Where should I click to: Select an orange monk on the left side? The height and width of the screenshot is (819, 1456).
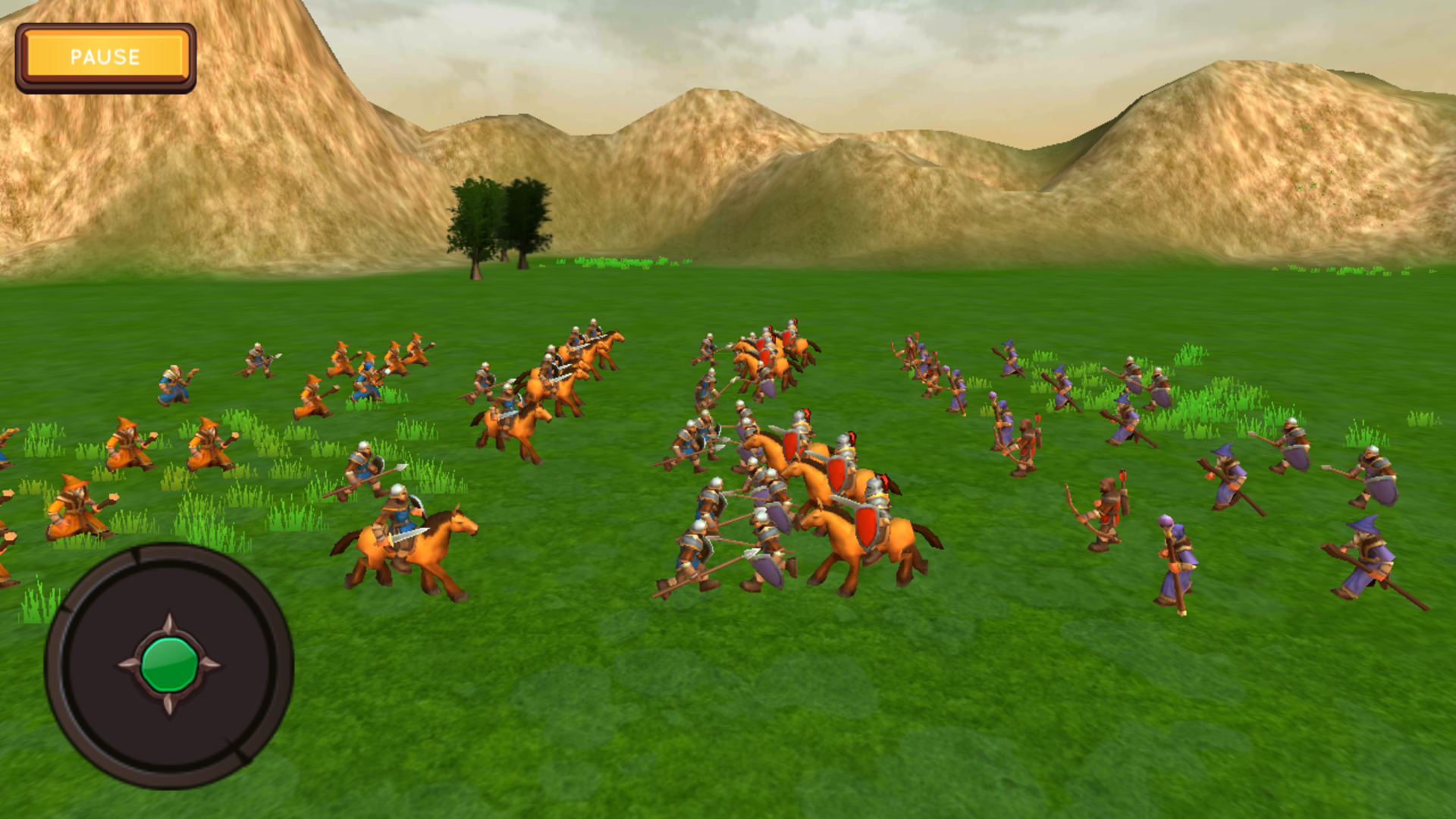pos(129,447)
